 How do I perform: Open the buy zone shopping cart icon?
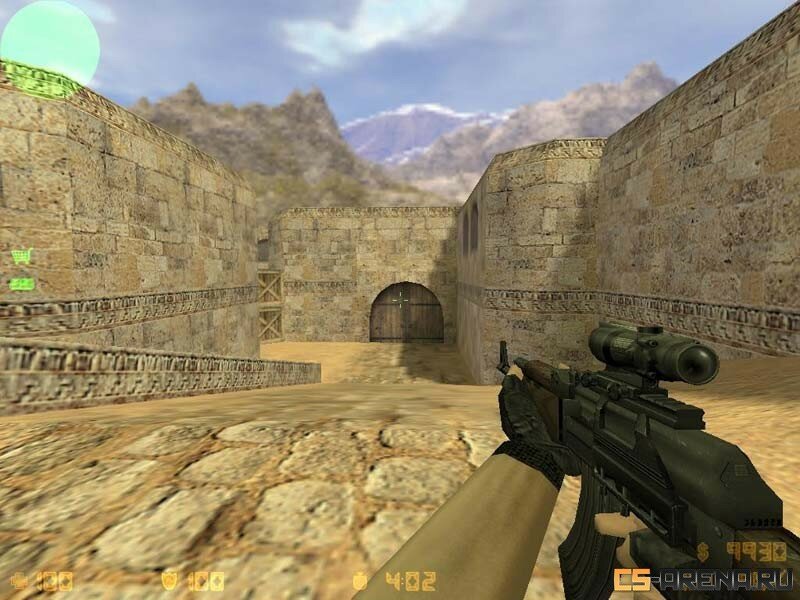(21, 256)
